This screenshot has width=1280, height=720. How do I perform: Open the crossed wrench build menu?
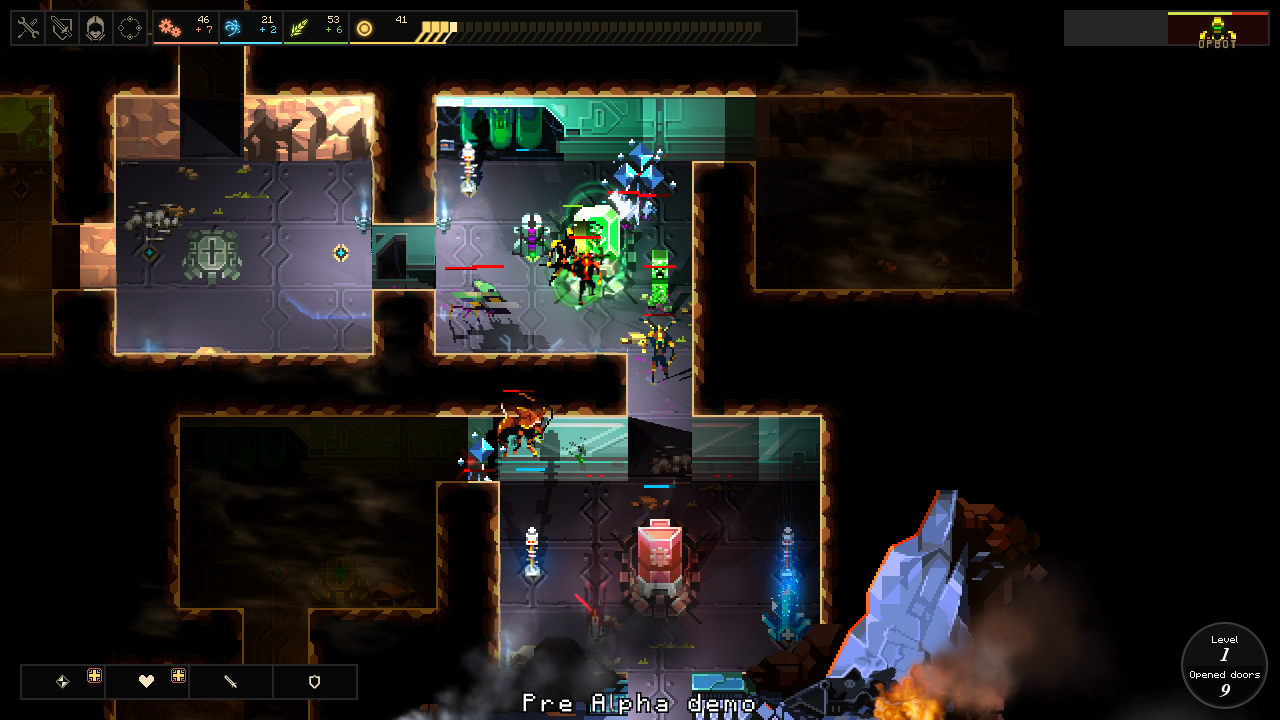click(28, 29)
